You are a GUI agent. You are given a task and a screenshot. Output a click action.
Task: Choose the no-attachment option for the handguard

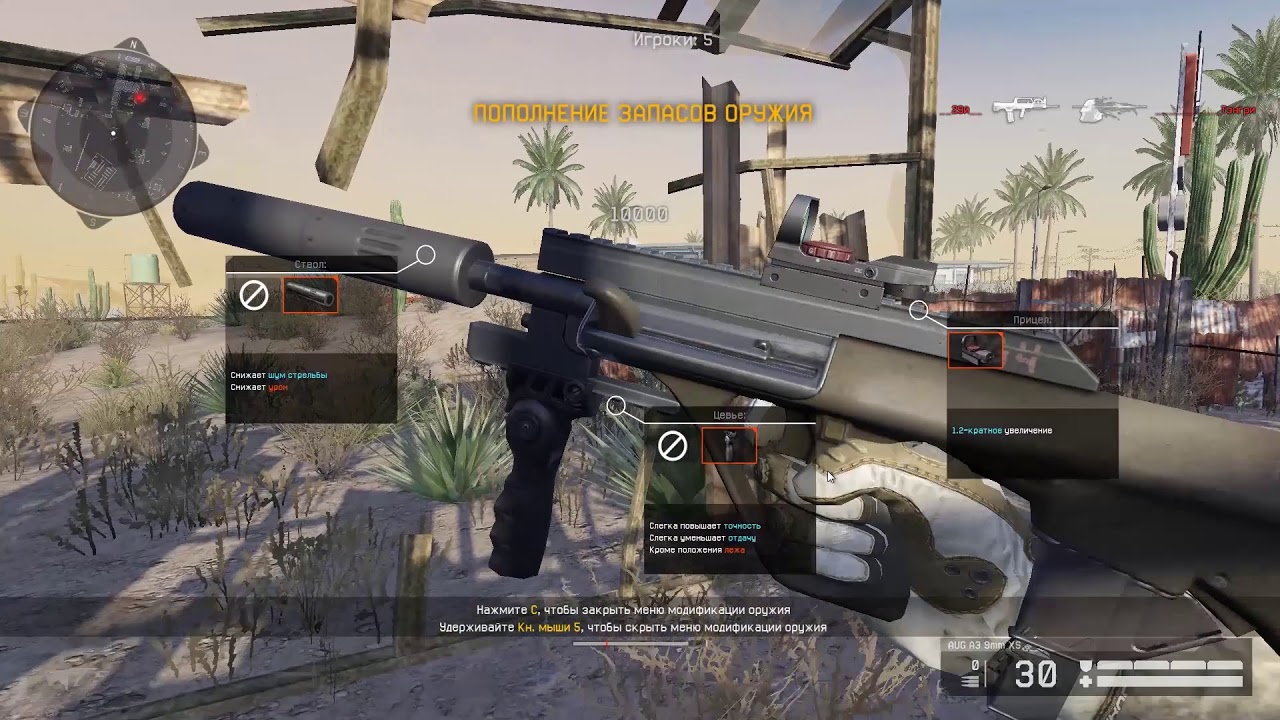(x=672, y=446)
